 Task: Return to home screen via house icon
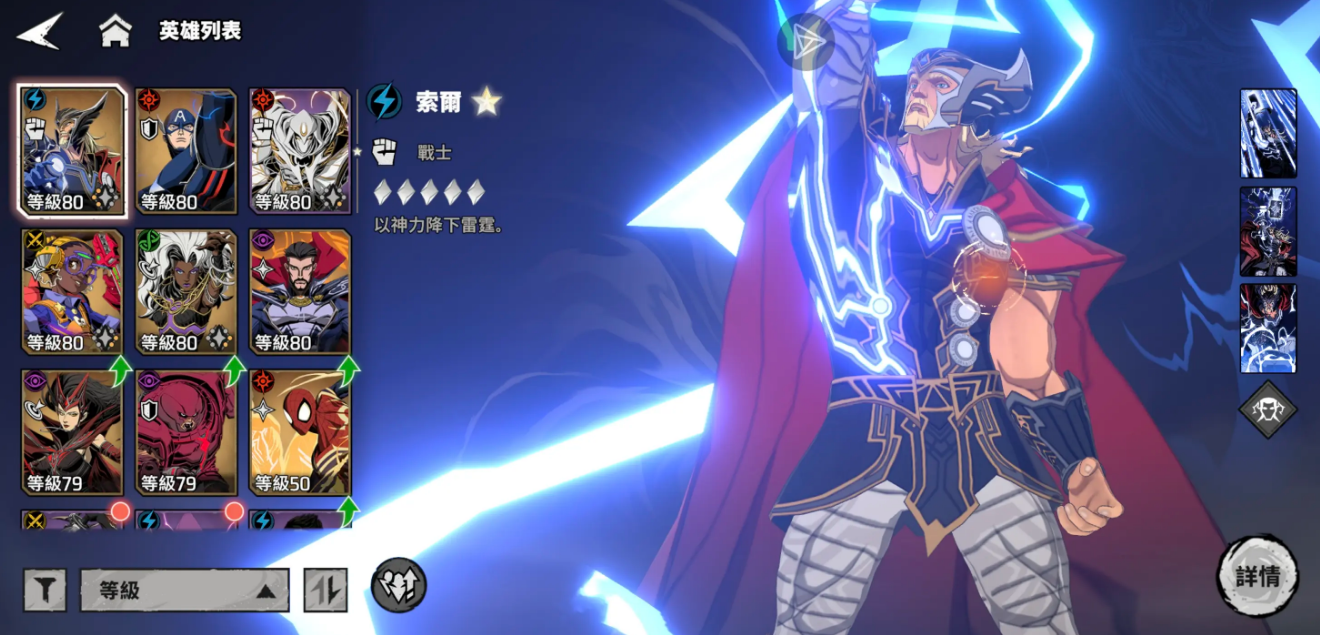pyautogui.click(x=115, y=31)
